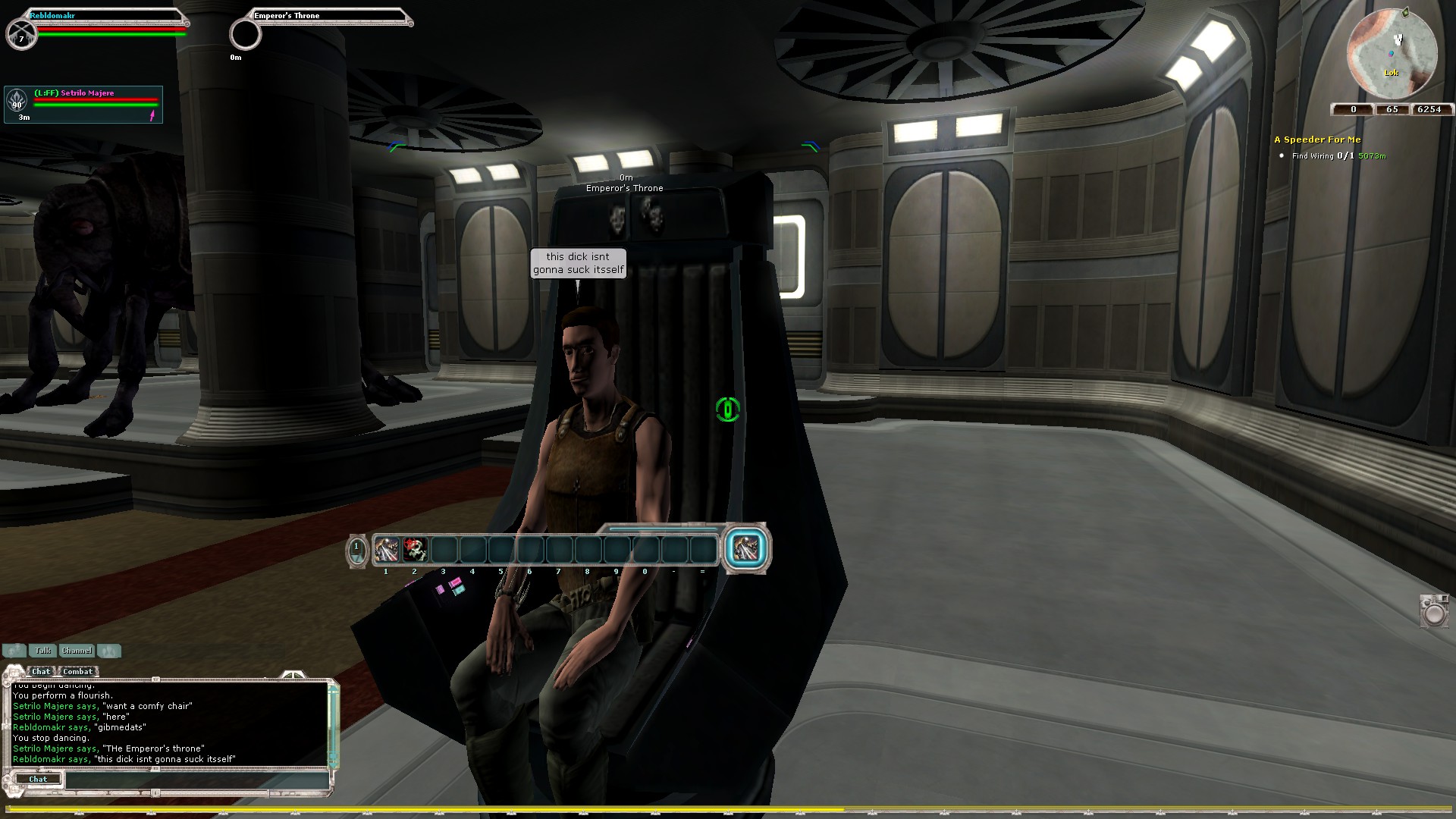The width and height of the screenshot is (1456, 819).
Task: Click the Chat mode button beside the input
Action: pos(37,780)
